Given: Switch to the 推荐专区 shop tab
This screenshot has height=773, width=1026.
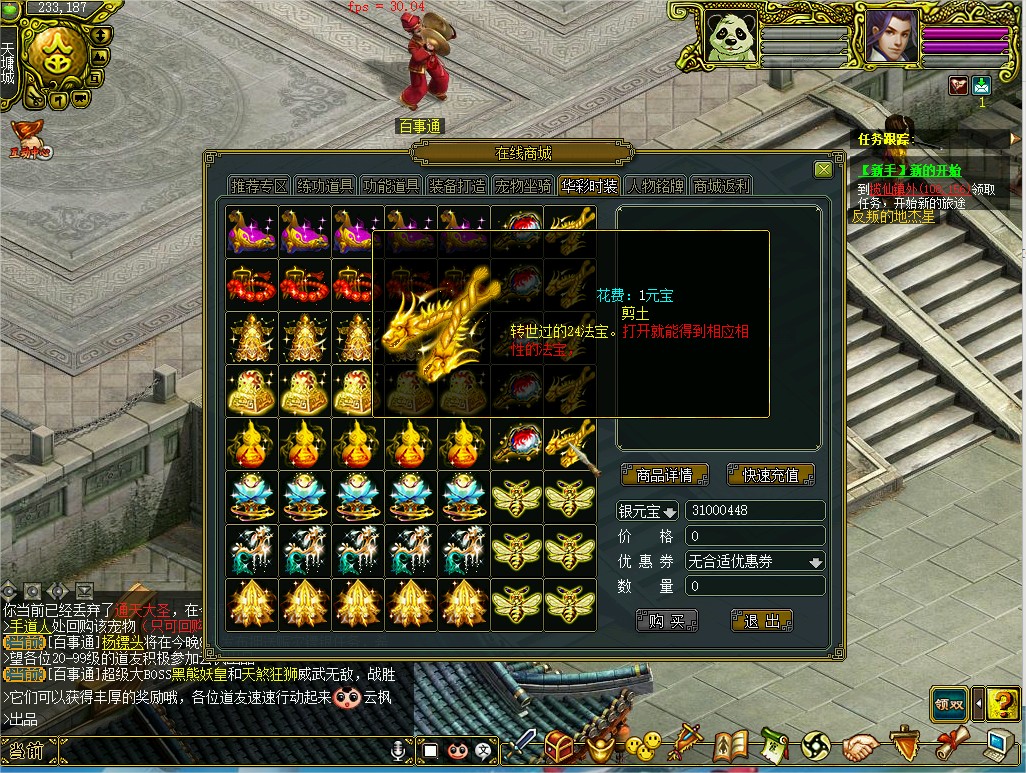Looking at the screenshot, I should (260, 186).
